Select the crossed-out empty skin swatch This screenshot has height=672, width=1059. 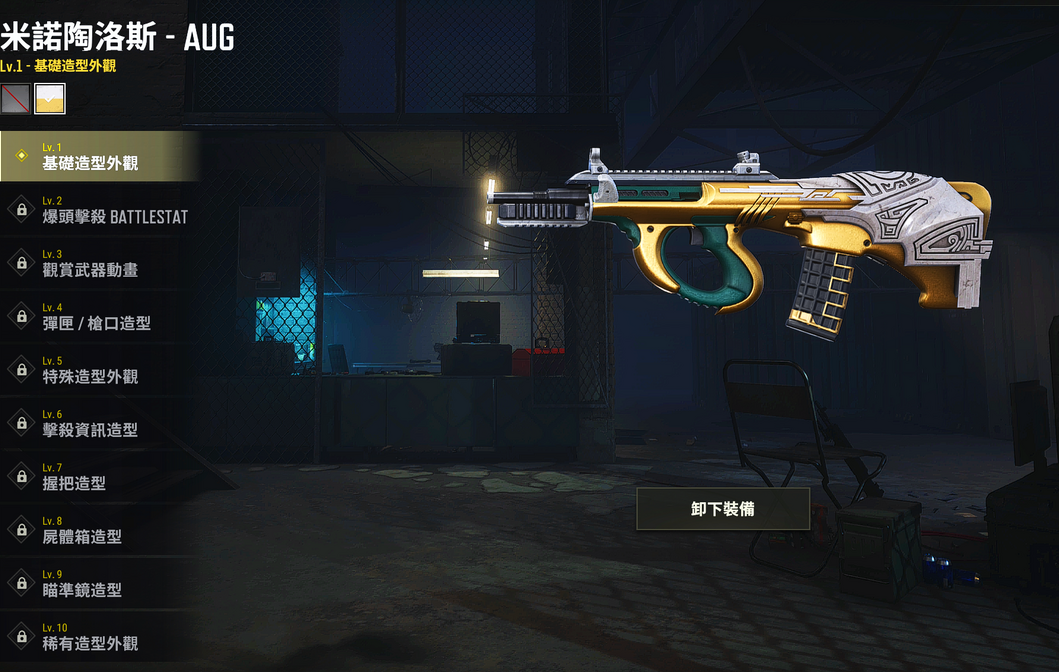15,98
